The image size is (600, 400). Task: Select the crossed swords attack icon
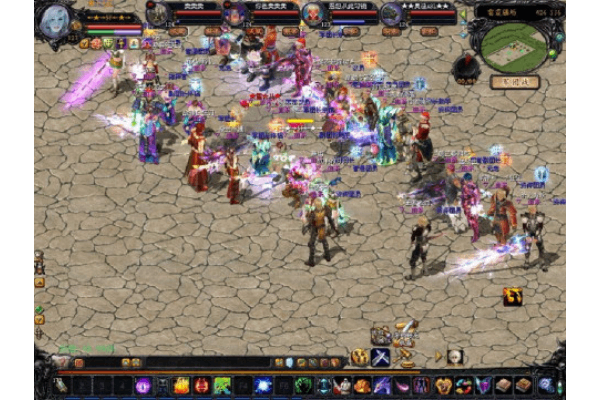click(381, 357)
